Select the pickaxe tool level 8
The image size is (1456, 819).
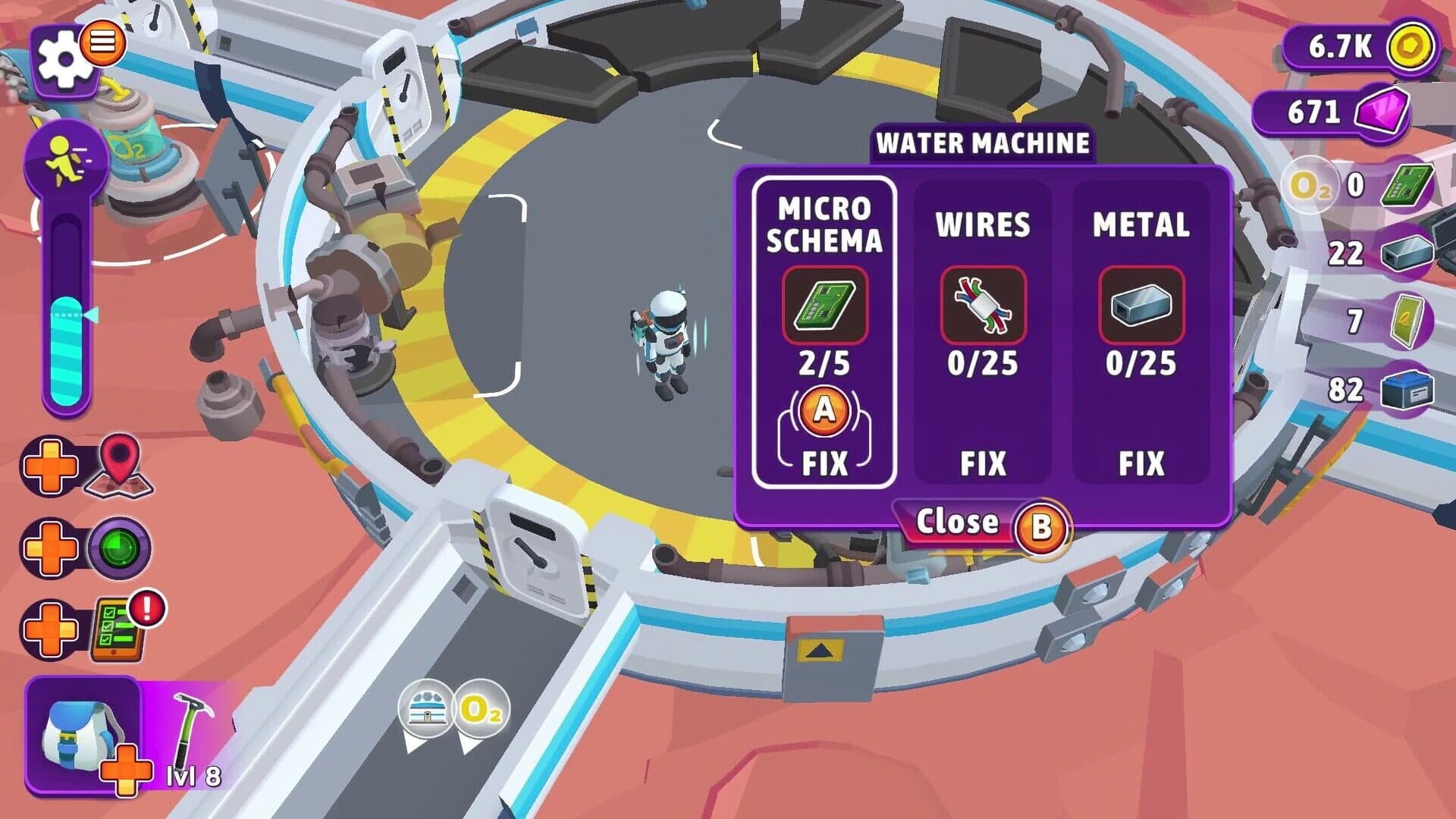point(188,736)
